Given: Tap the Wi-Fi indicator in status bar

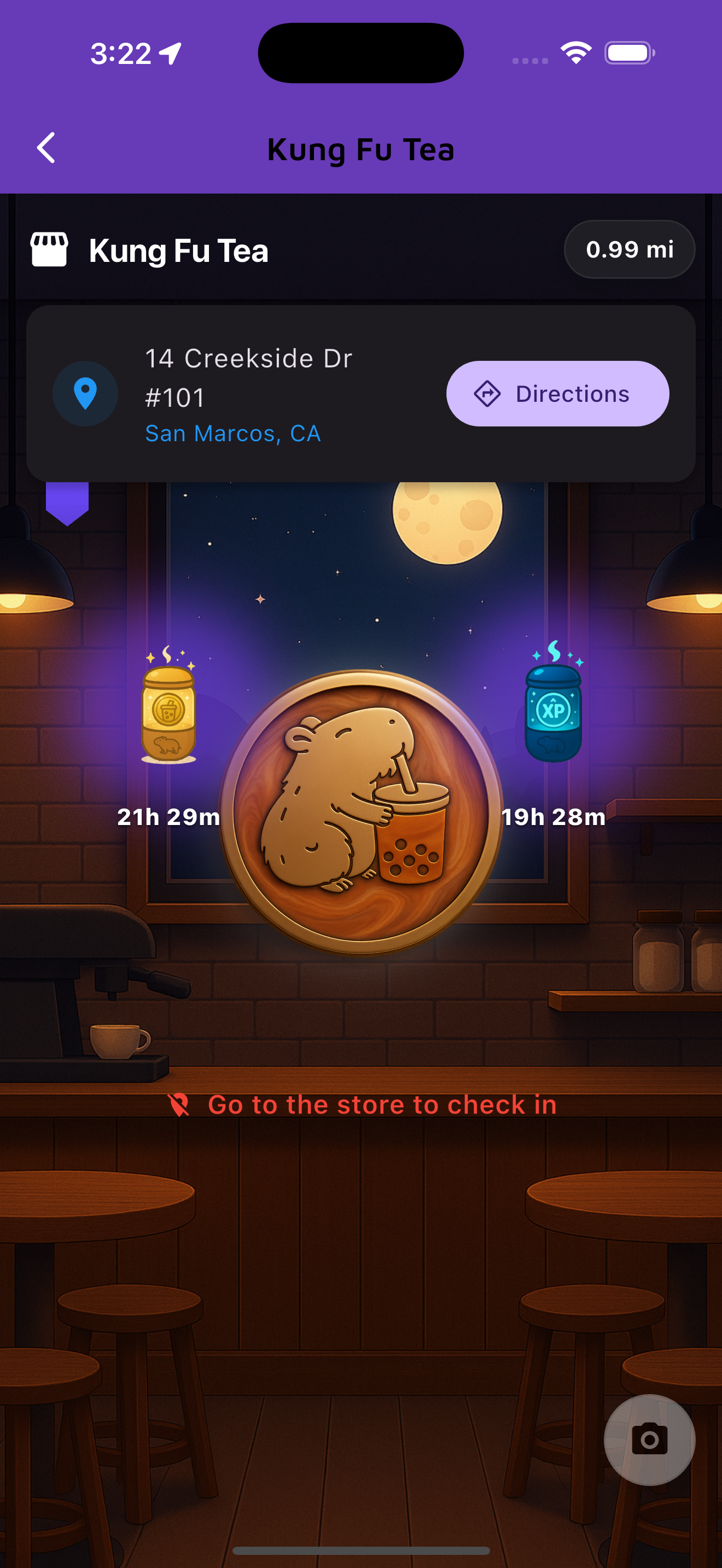Looking at the screenshot, I should (x=575, y=54).
